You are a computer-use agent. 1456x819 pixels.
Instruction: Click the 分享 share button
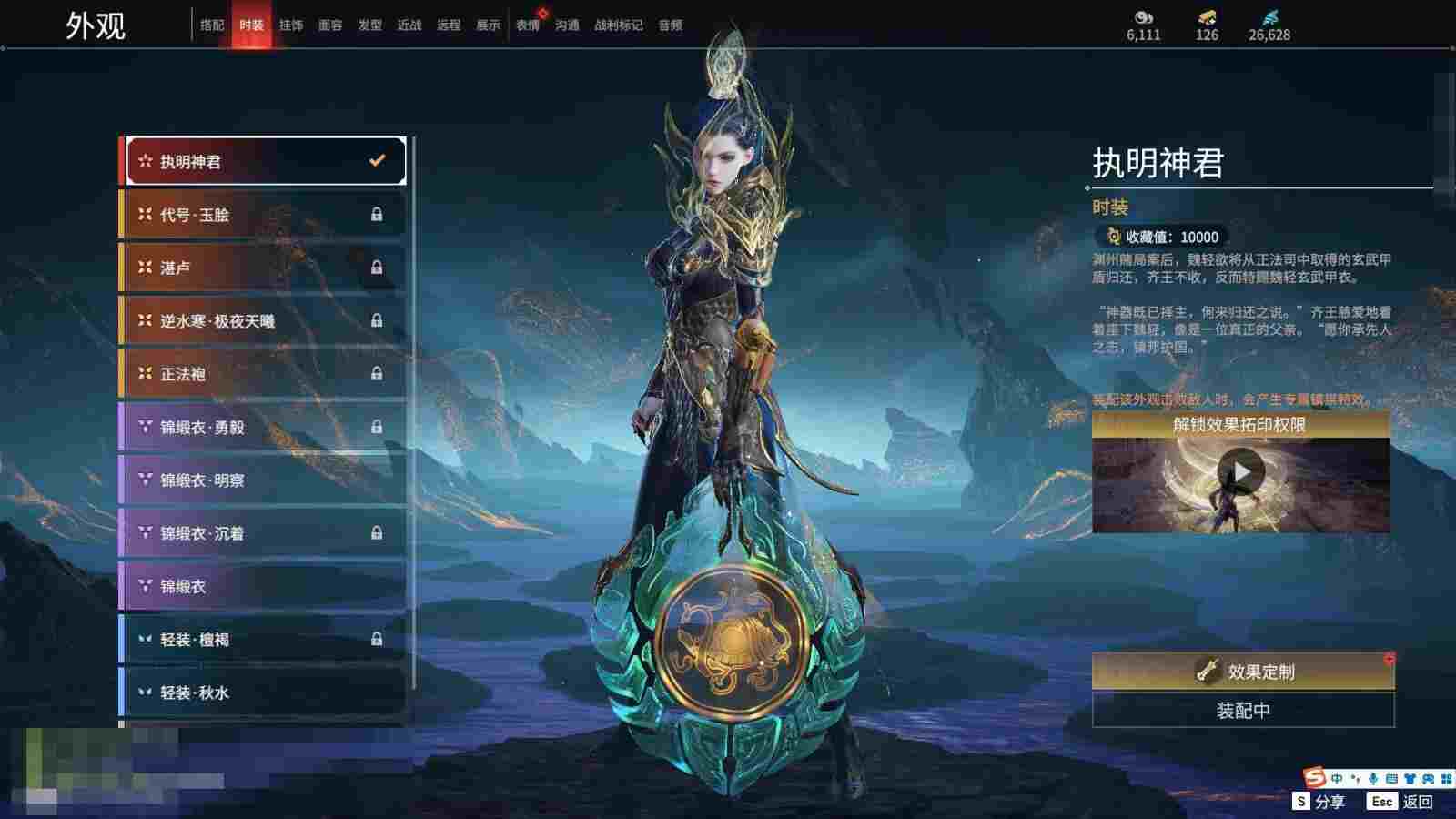[1319, 802]
